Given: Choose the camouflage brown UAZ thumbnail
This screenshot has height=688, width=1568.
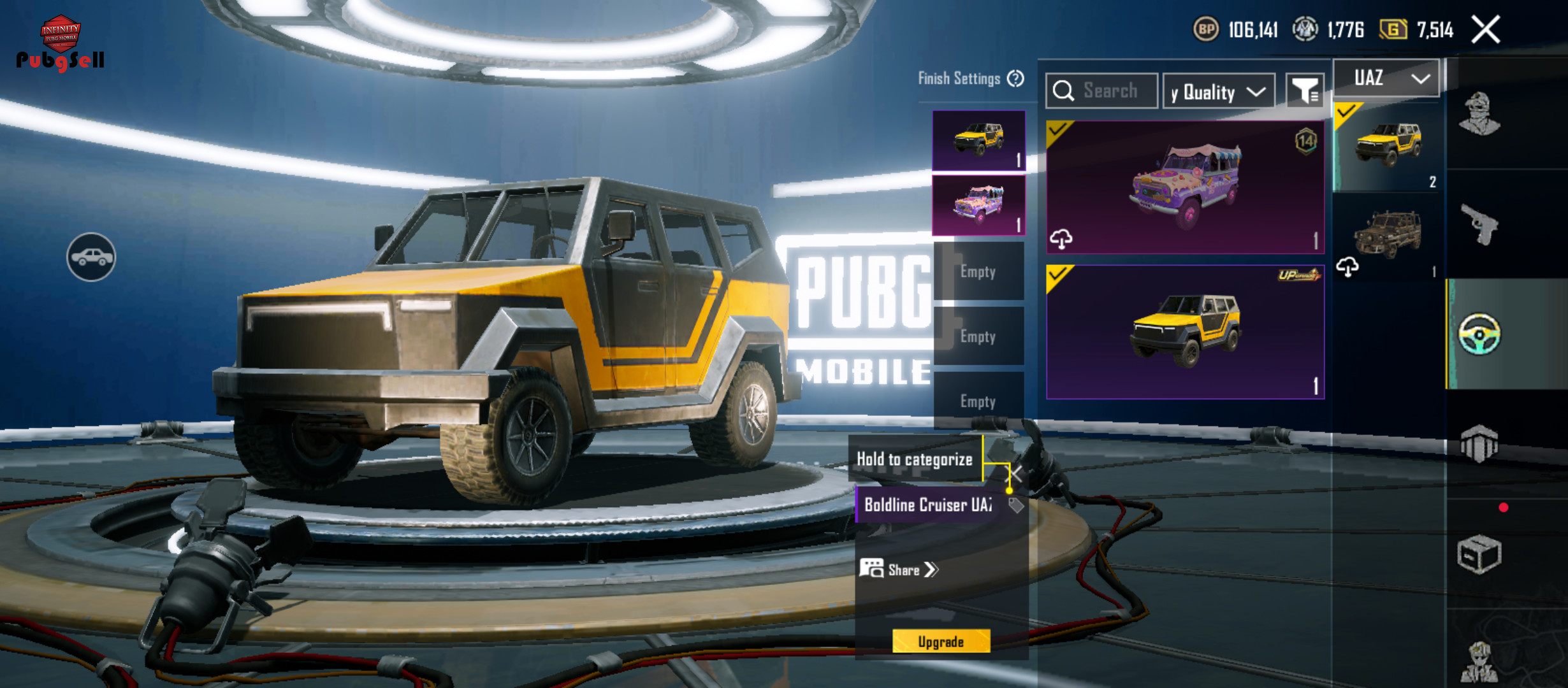Looking at the screenshot, I should [1388, 236].
